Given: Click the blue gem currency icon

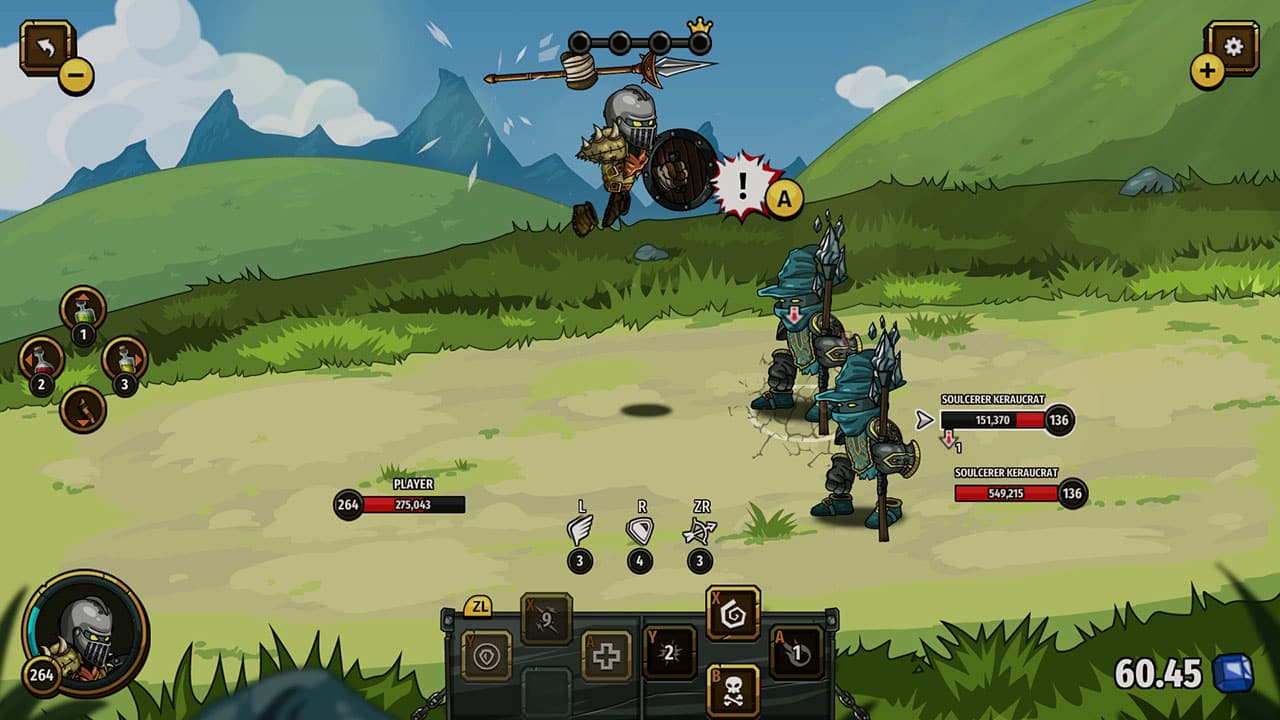Looking at the screenshot, I should 1232,673.
